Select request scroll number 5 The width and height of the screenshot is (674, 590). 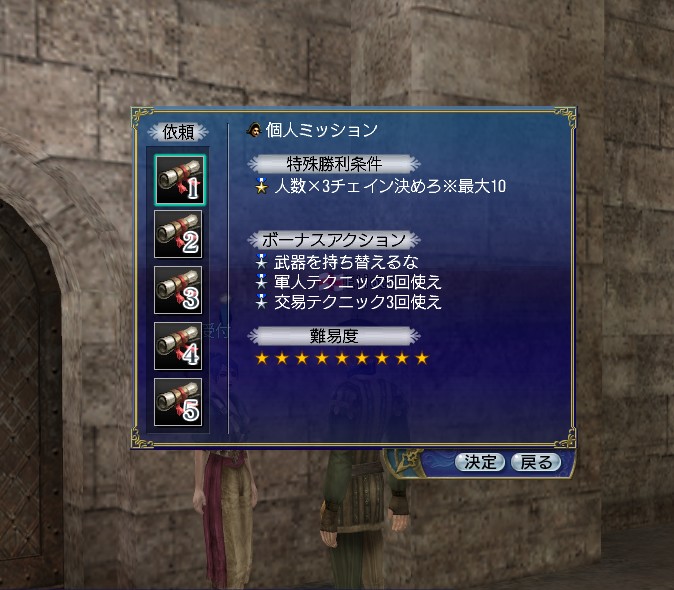click(179, 401)
